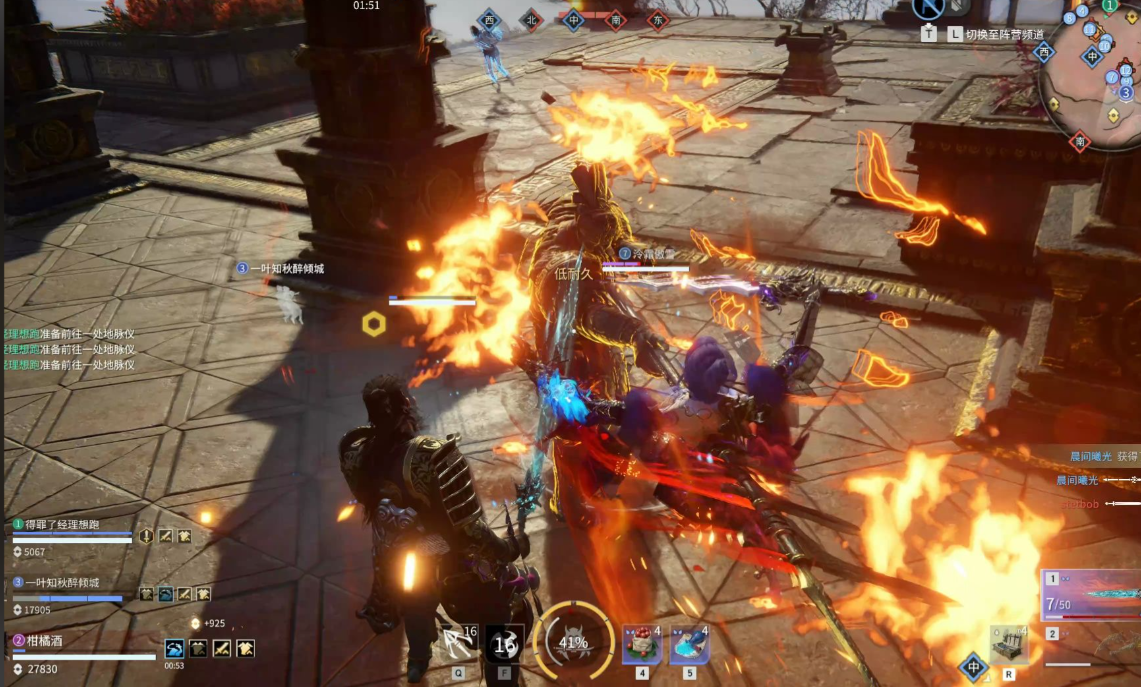The height and width of the screenshot is (687, 1141).
Task: Use the blue powder flask item
Action: coord(689,646)
